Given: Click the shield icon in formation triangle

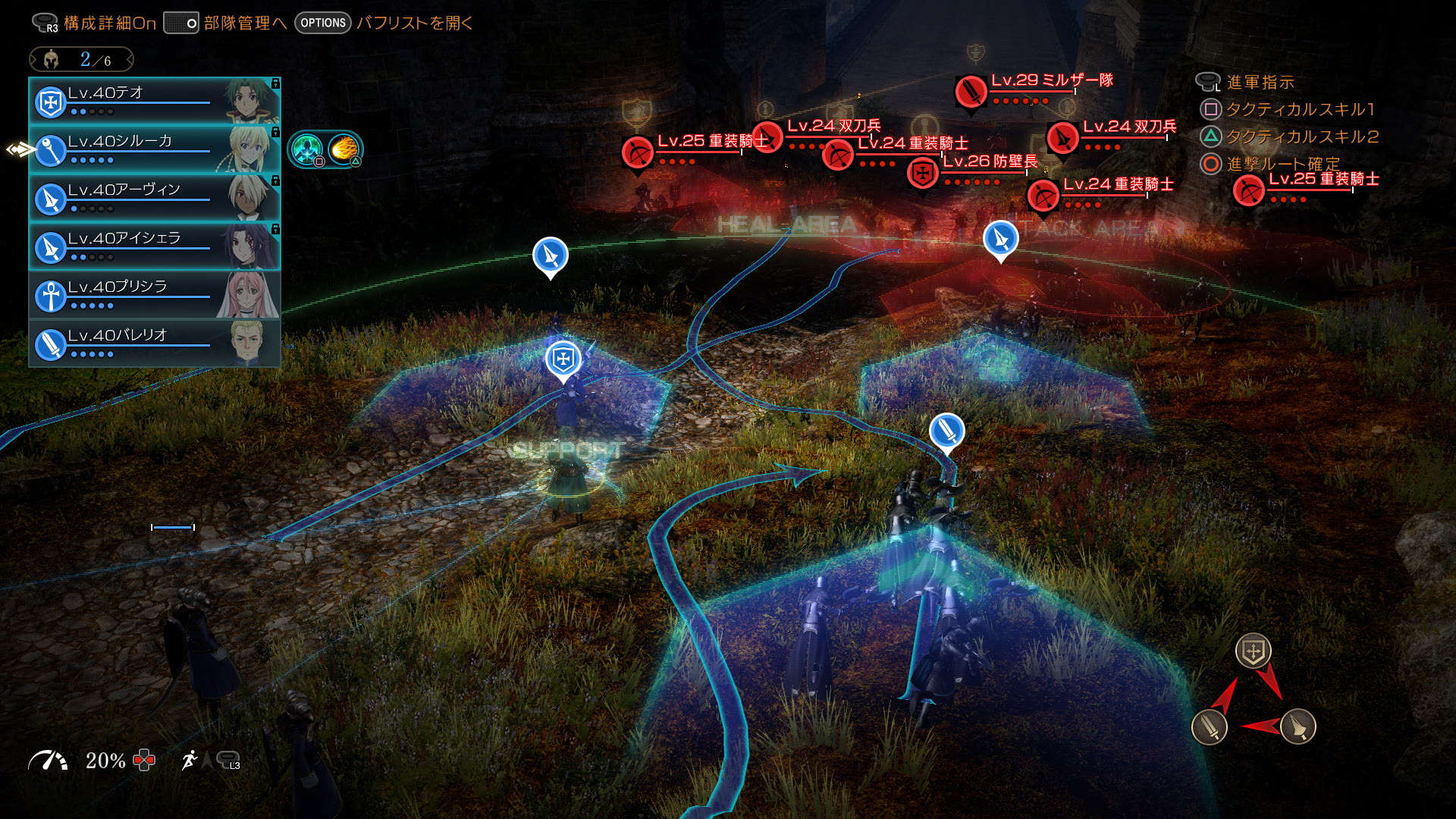Looking at the screenshot, I should pyautogui.click(x=1253, y=651).
